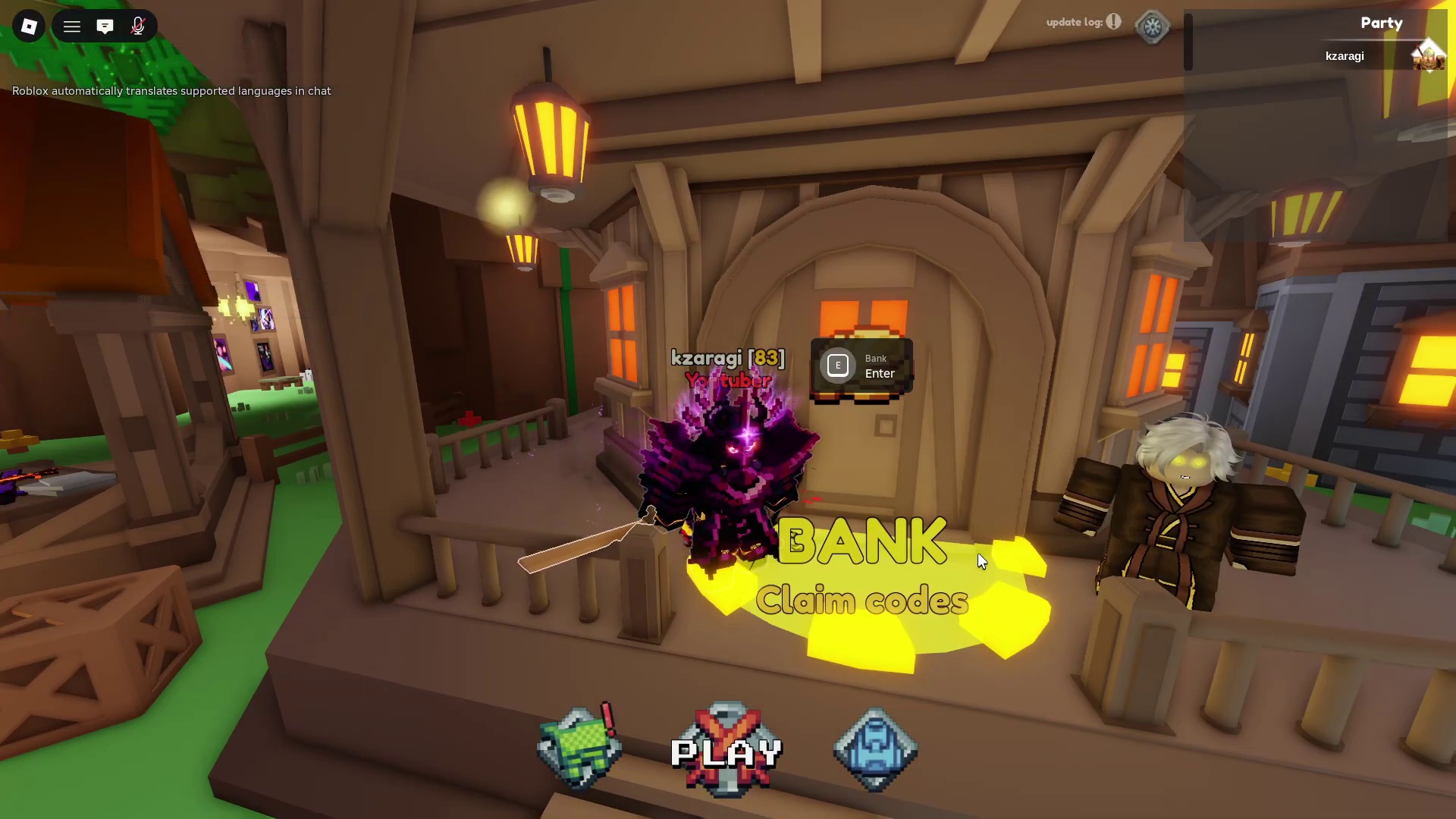Toggle the Roblox chat window
This screenshot has height=819, width=1456.
[x=105, y=27]
